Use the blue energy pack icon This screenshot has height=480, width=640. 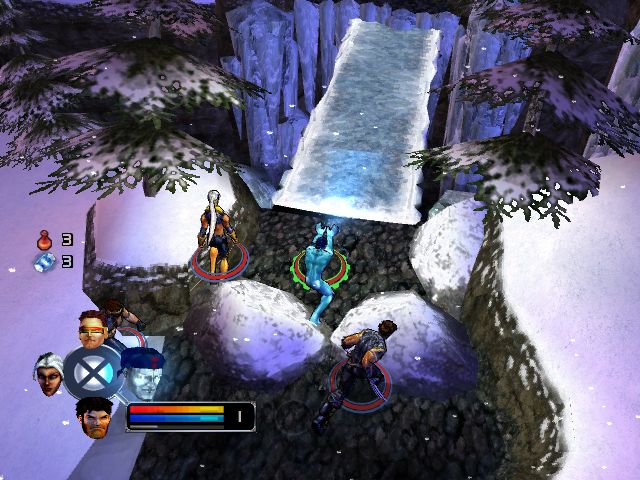[x=44, y=262]
